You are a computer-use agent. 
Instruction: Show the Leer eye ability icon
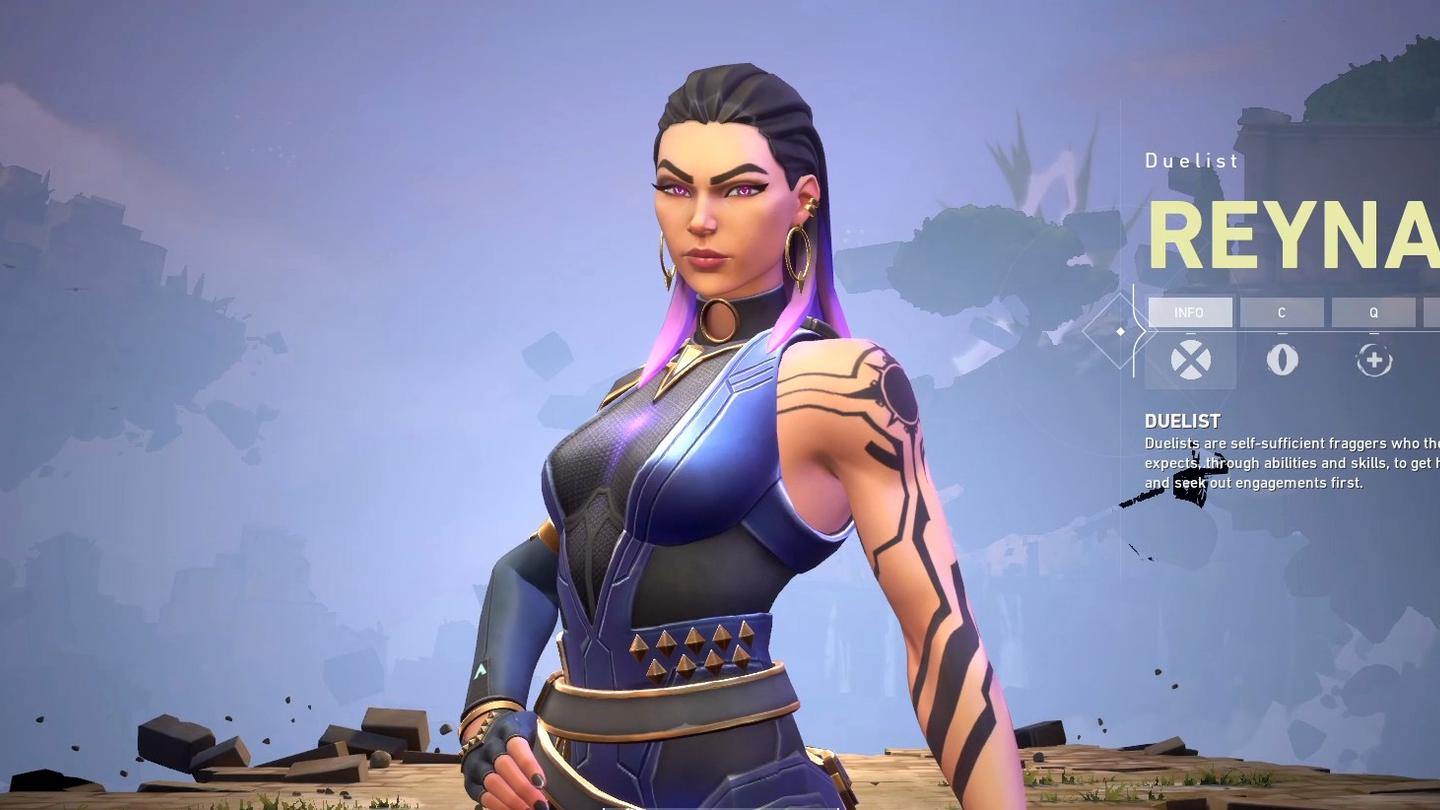click(x=1282, y=360)
